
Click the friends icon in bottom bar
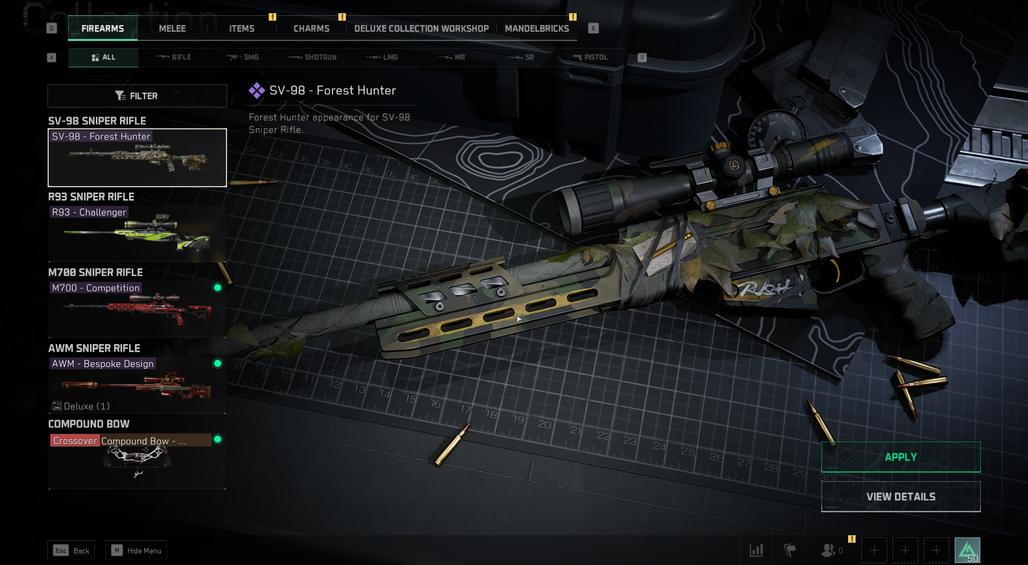[829, 550]
